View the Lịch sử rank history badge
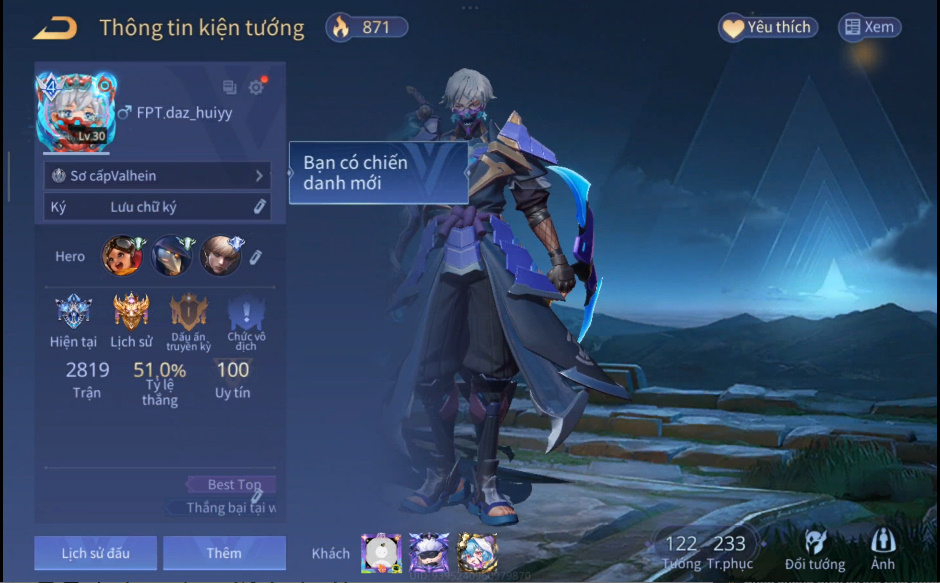 pos(131,314)
